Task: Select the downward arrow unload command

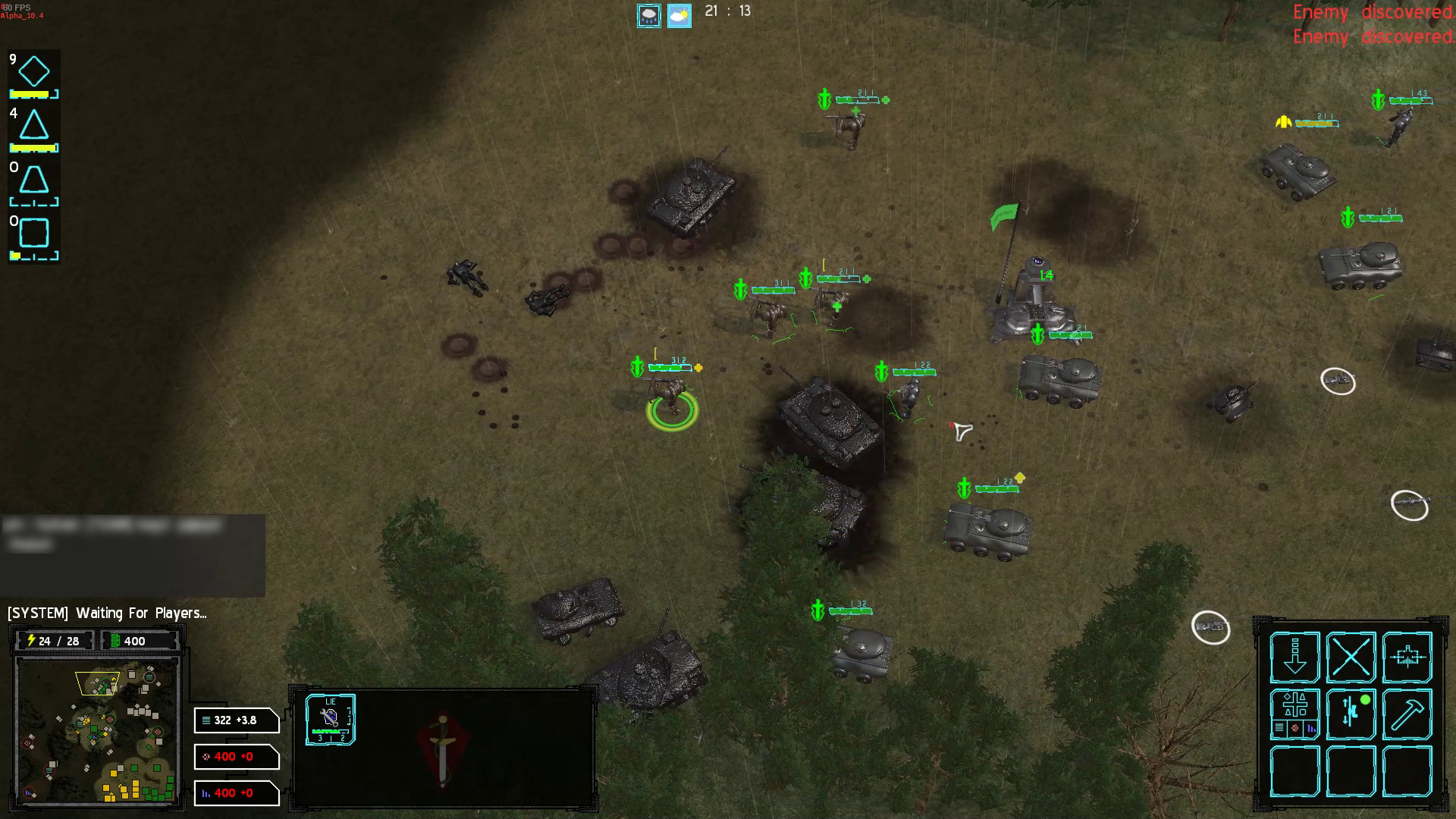Action: tap(1294, 657)
